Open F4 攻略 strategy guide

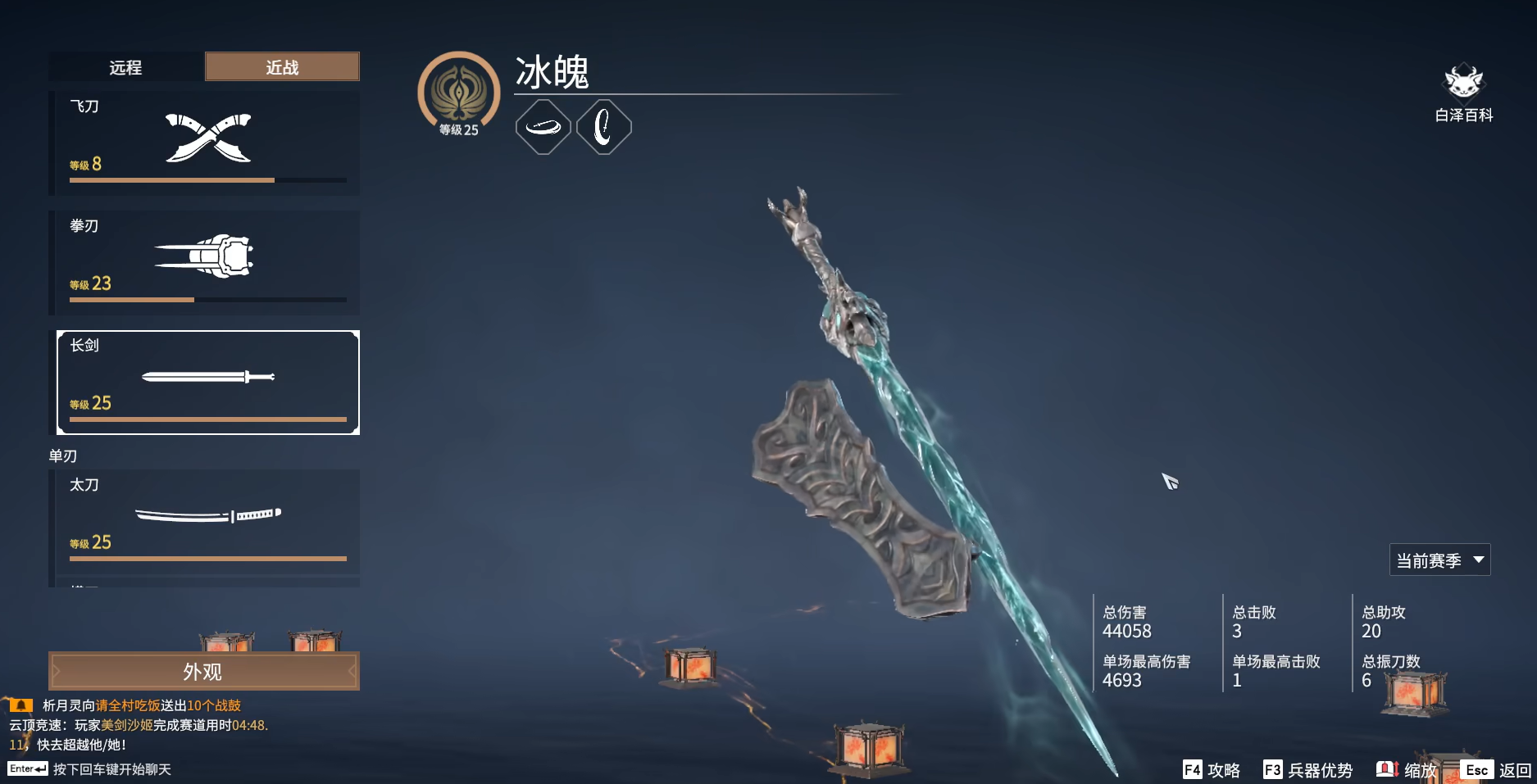tap(1212, 770)
